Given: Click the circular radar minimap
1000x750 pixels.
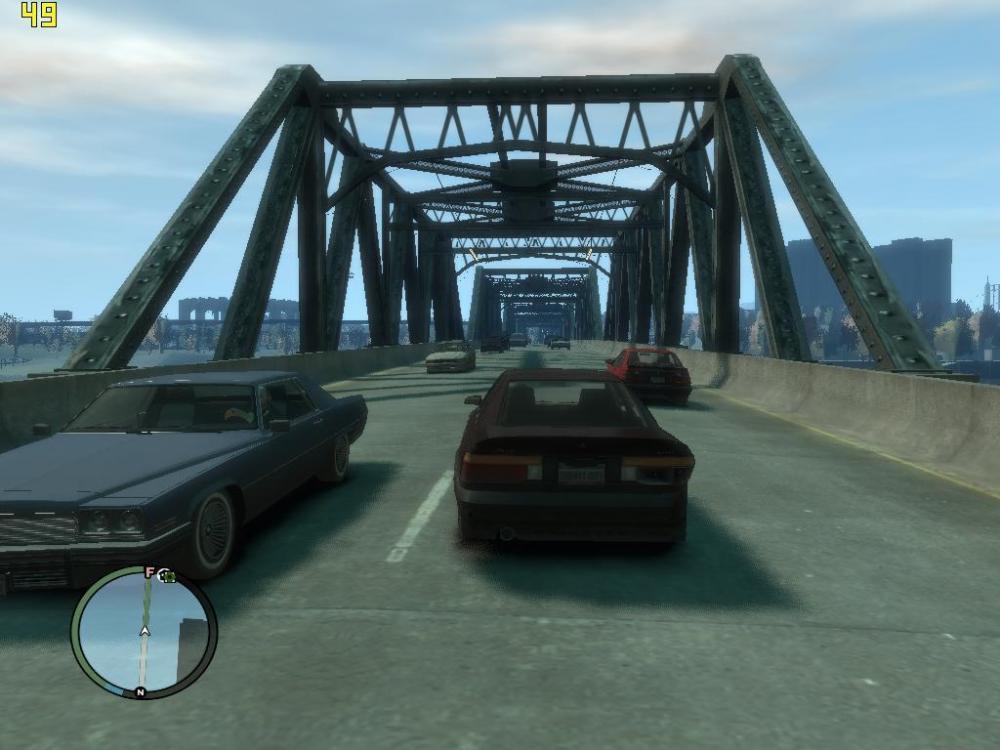Looking at the screenshot, I should coord(144,632).
